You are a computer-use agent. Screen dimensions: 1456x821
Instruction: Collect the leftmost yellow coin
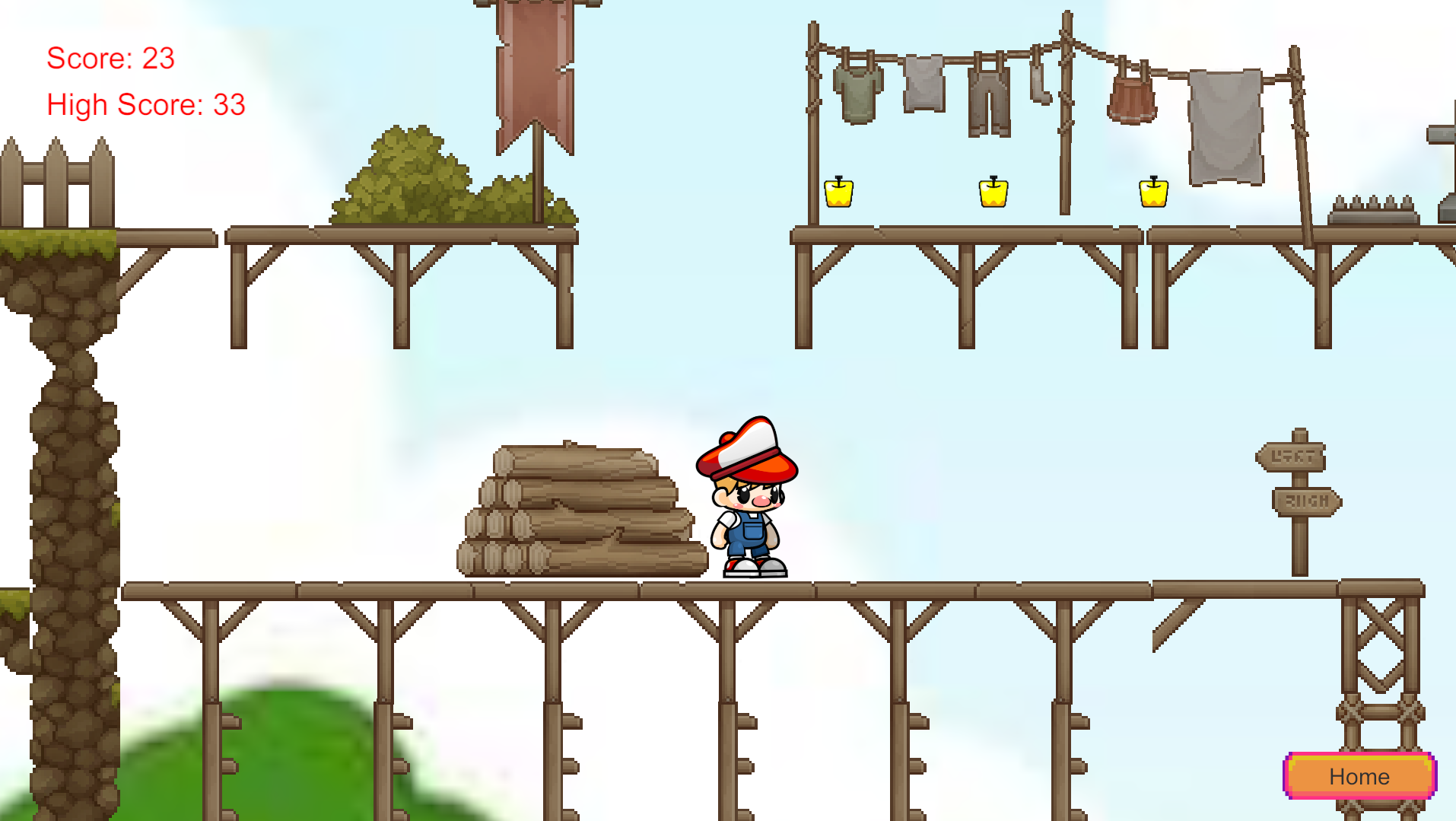point(839,194)
